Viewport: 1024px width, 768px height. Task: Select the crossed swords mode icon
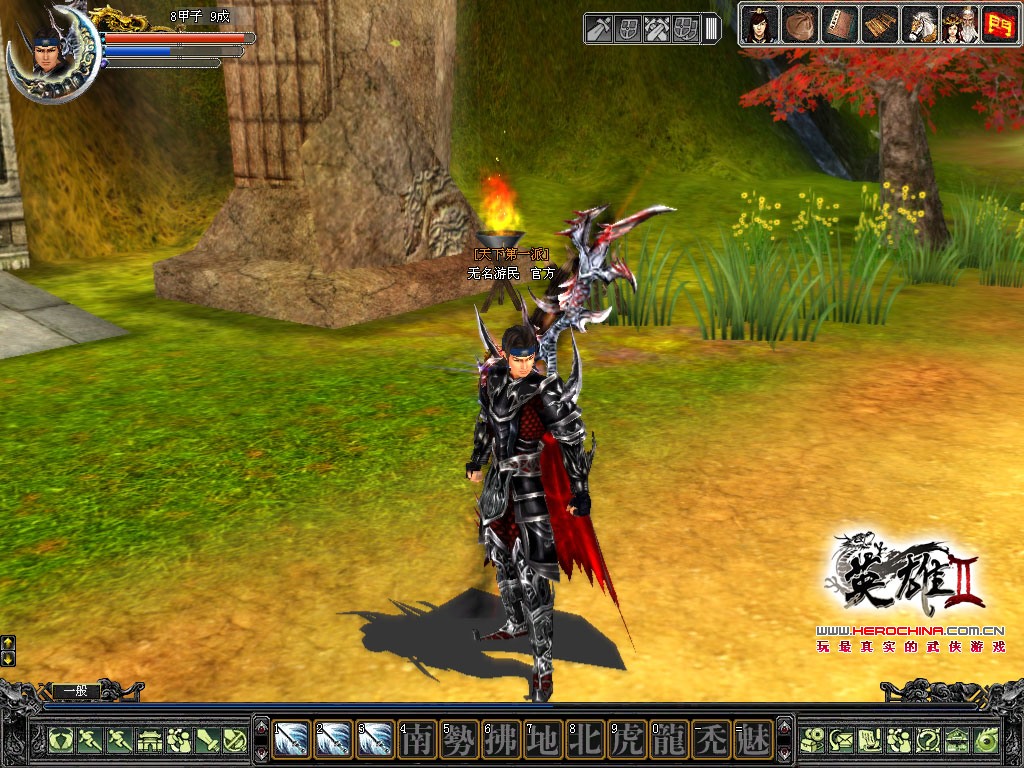click(x=657, y=28)
